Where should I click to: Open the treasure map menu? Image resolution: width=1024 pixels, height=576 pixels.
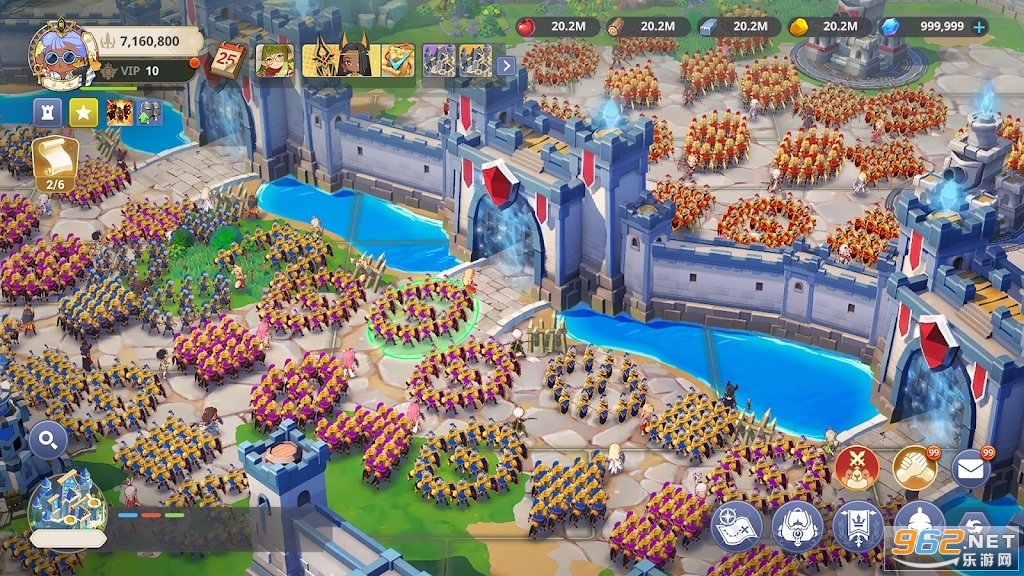pos(736,527)
